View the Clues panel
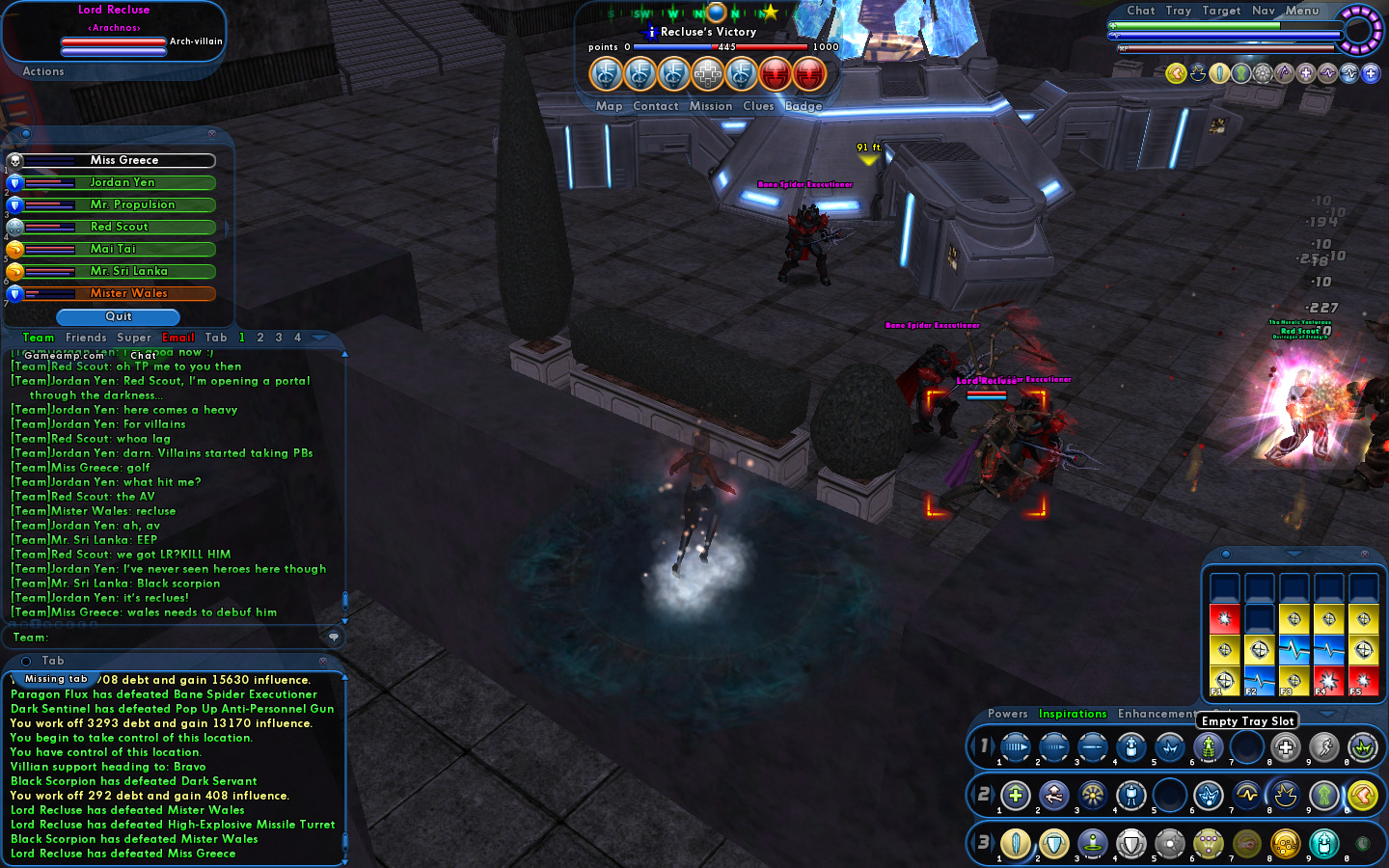 758,106
